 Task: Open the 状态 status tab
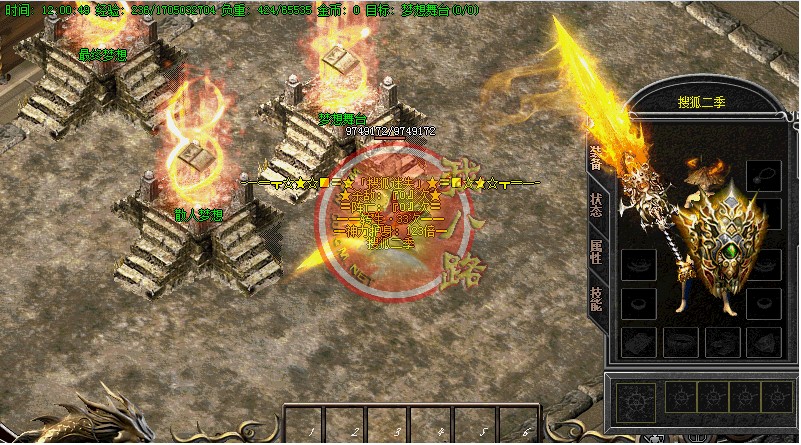coord(596,205)
